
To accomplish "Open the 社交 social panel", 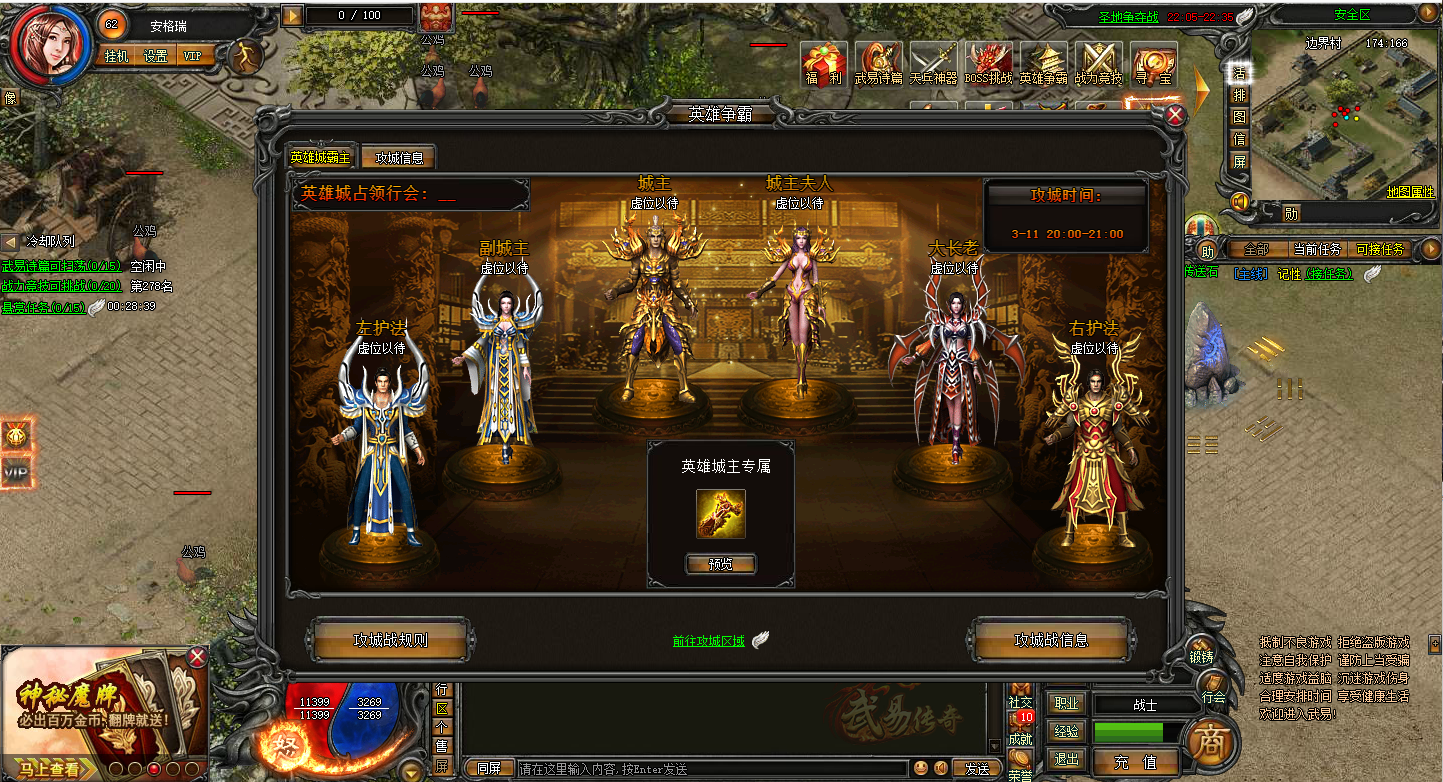I will (1020, 694).
